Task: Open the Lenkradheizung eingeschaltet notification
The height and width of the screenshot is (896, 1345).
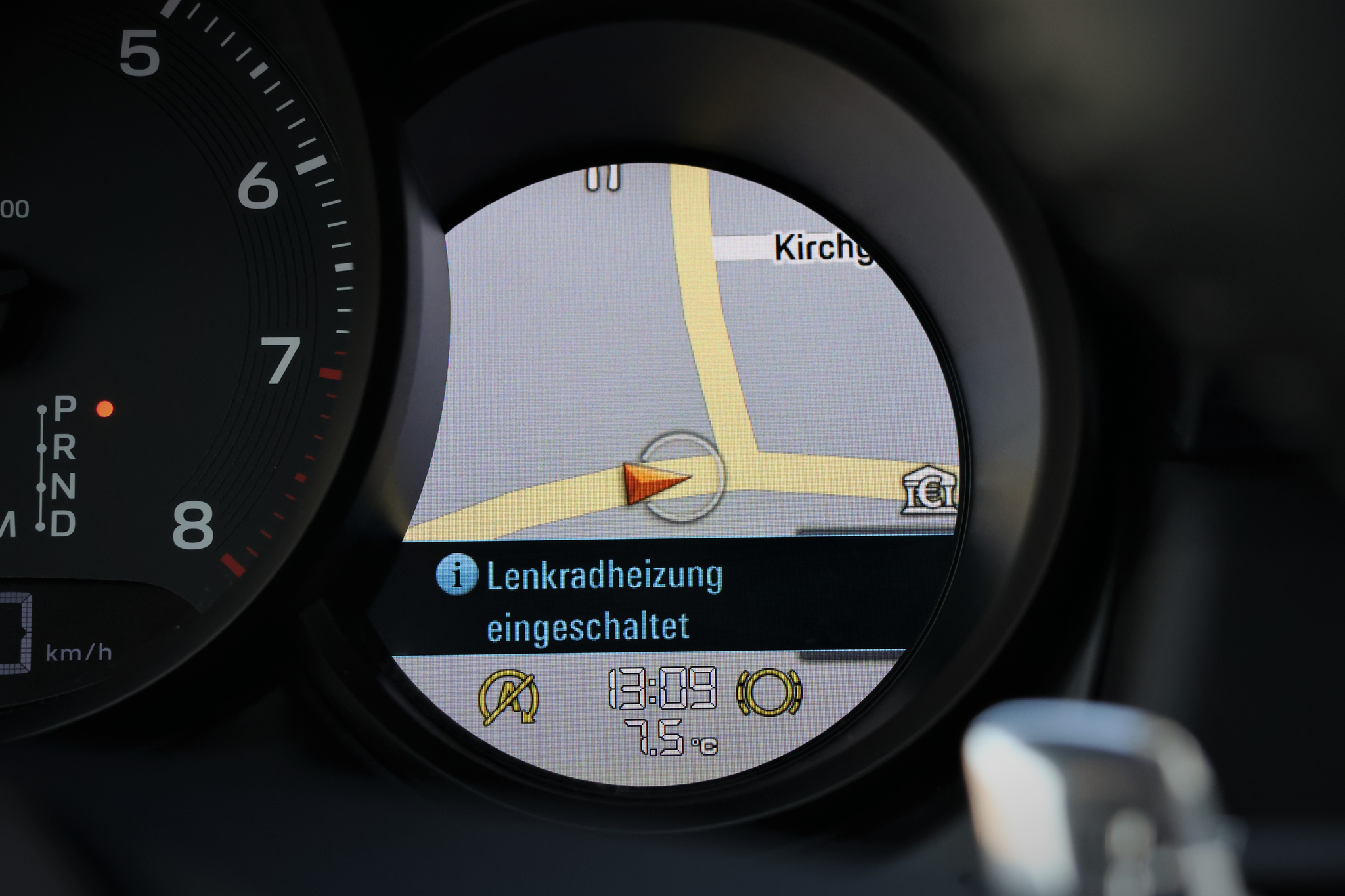Action: [x=603, y=600]
